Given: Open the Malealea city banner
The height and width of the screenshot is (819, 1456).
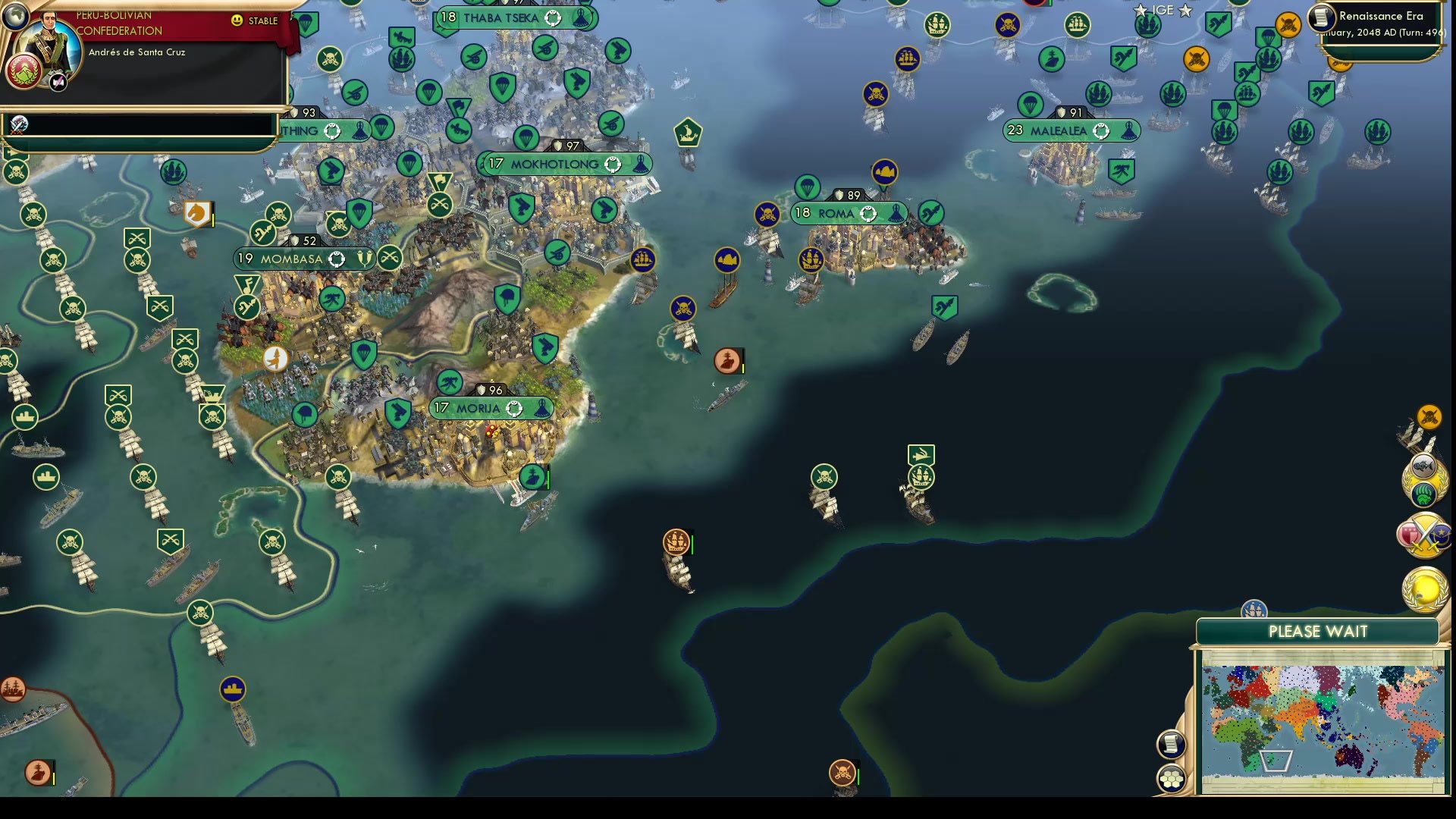Looking at the screenshot, I should [1071, 130].
